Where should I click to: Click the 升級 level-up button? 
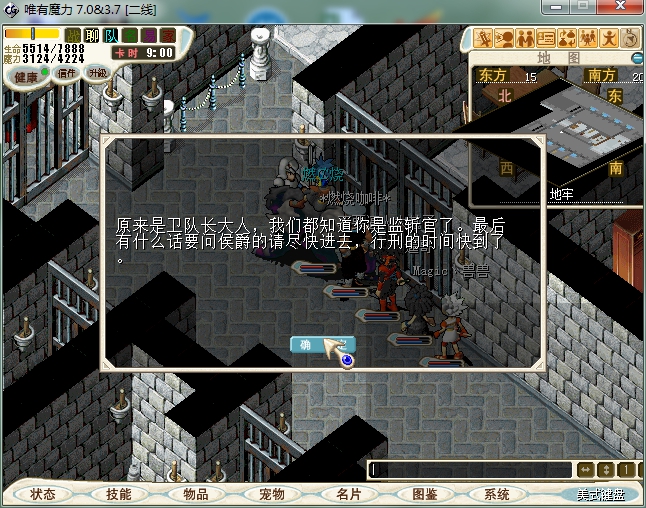[x=97, y=73]
